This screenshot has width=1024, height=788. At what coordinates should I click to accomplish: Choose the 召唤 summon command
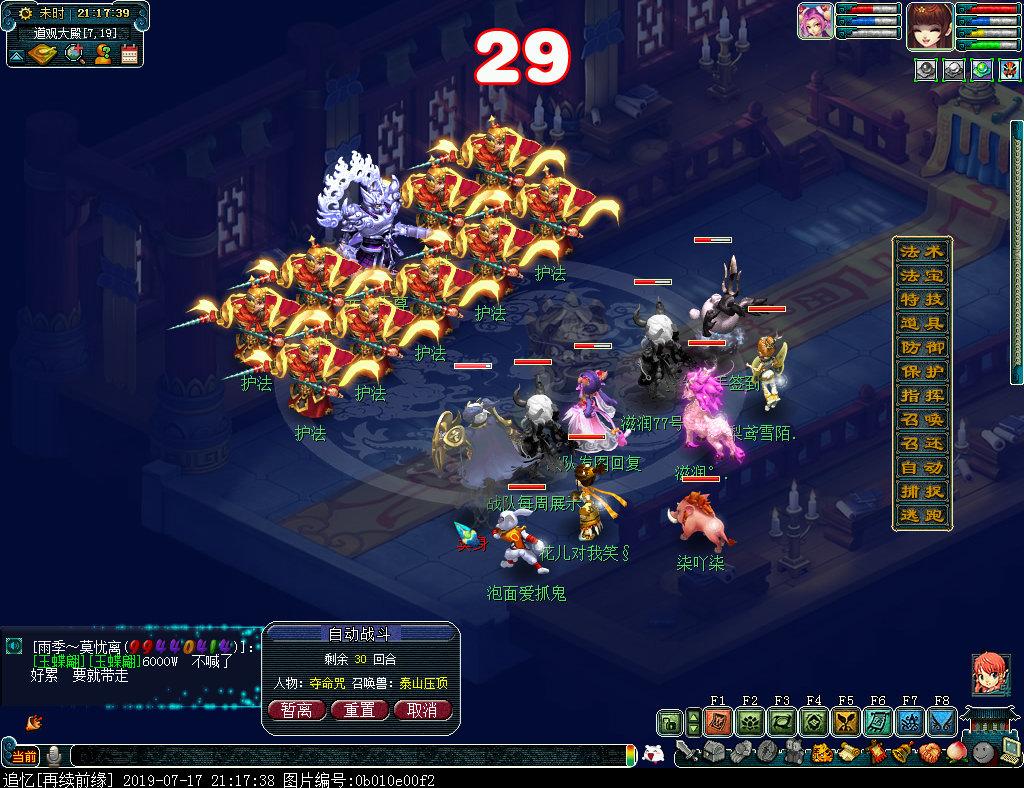click(921, 419)
